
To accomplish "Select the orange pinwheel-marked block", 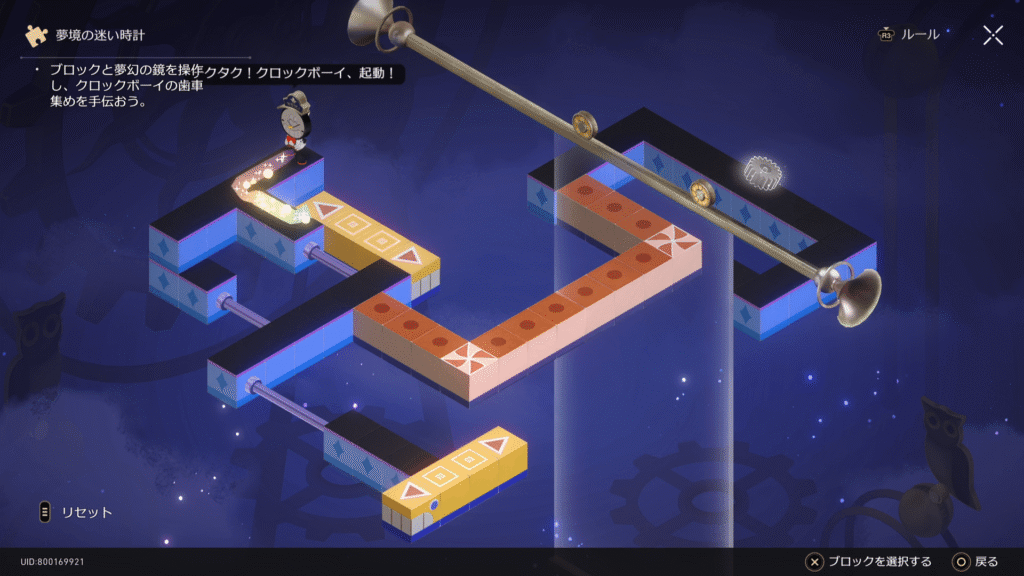I will point(468,355).
